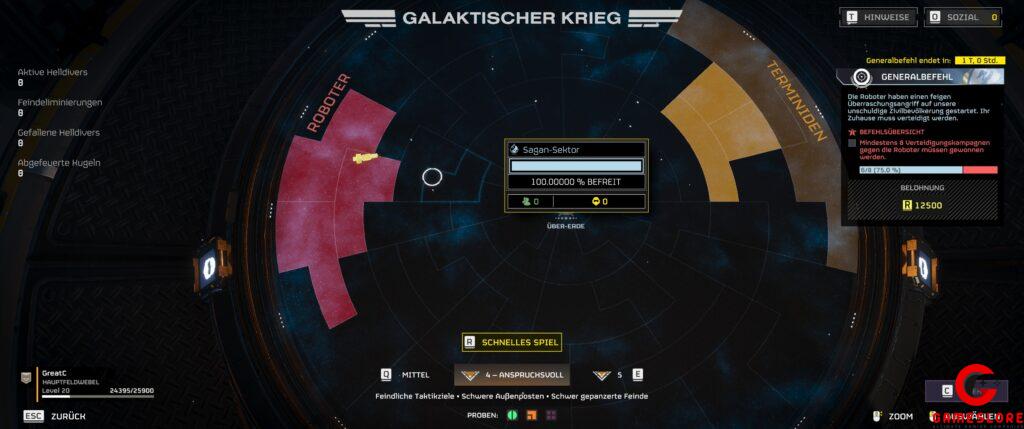Image resolution: width=1024 pixels, height=429 pixels.
Task: Click the Über-Erde circle marker
Action: point(432,177)
